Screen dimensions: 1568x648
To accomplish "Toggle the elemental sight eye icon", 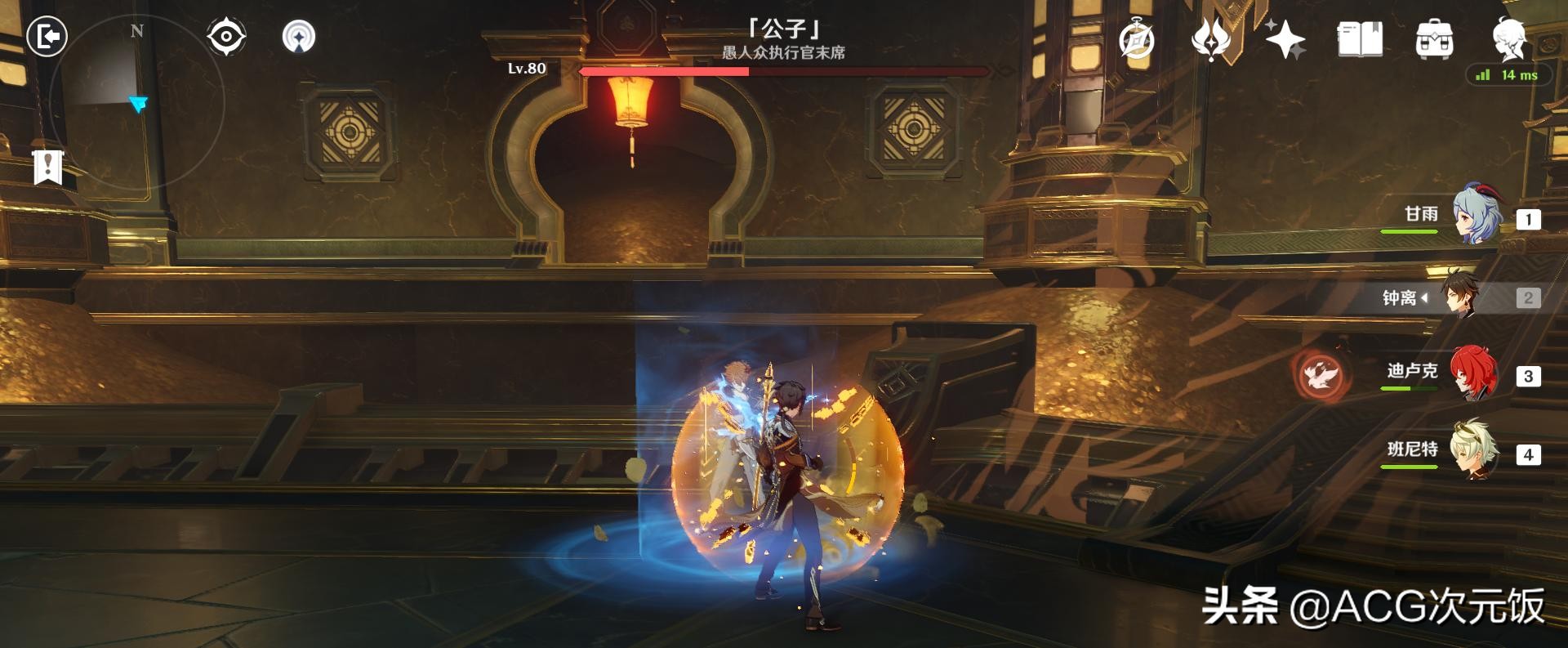I will [225, 37].
